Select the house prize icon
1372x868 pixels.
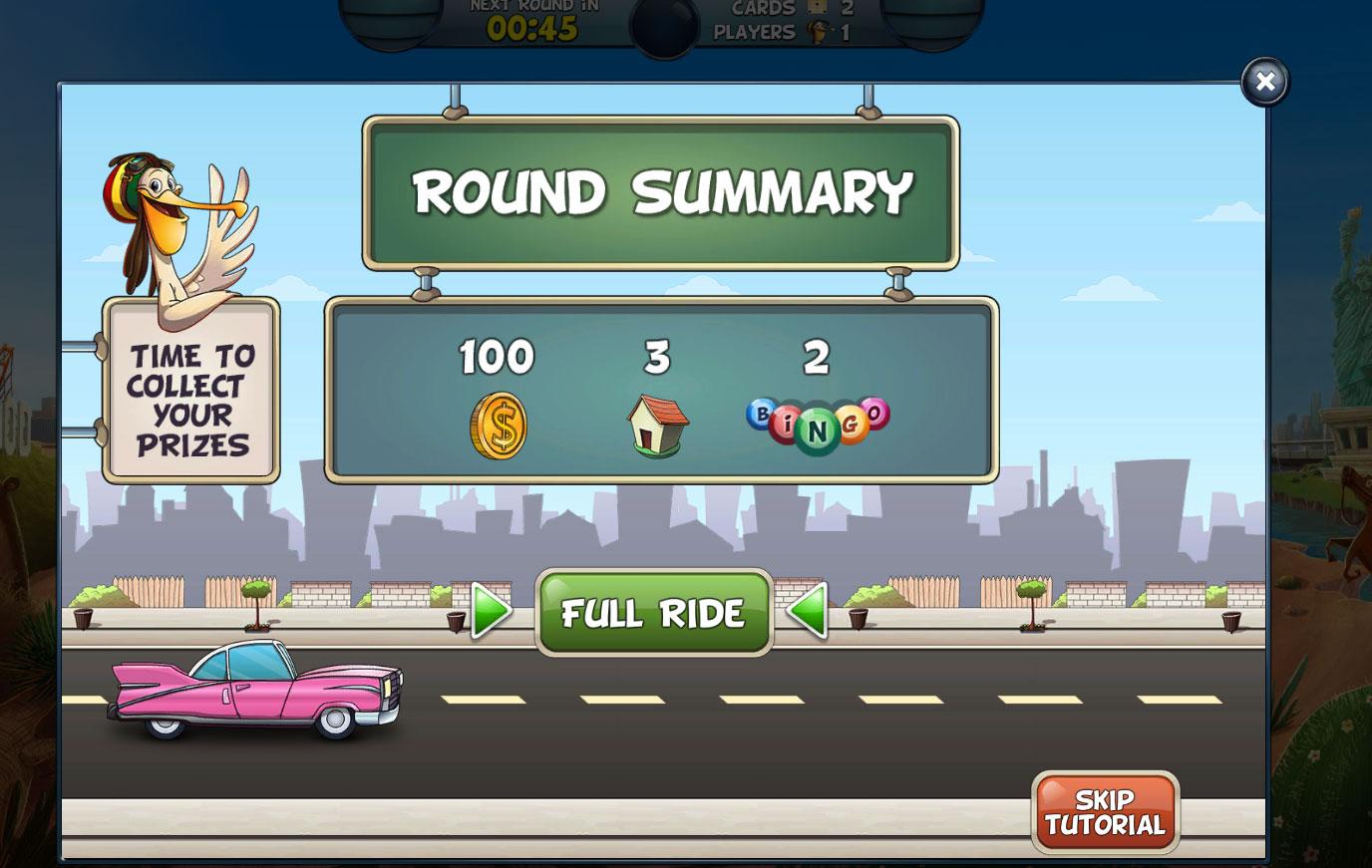(657, 425)
